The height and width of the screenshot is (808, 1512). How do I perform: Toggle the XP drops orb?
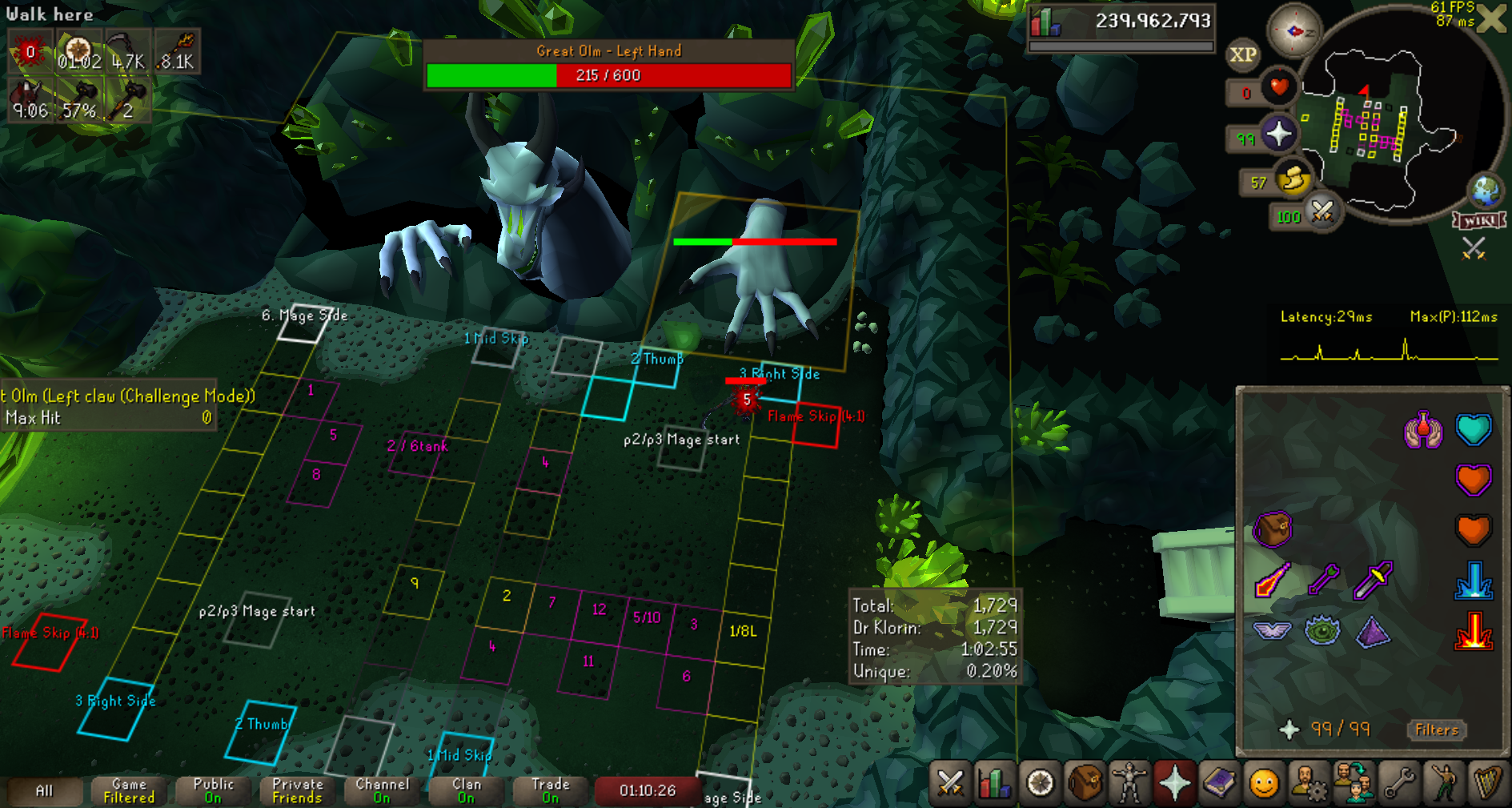coord(1242,54)
